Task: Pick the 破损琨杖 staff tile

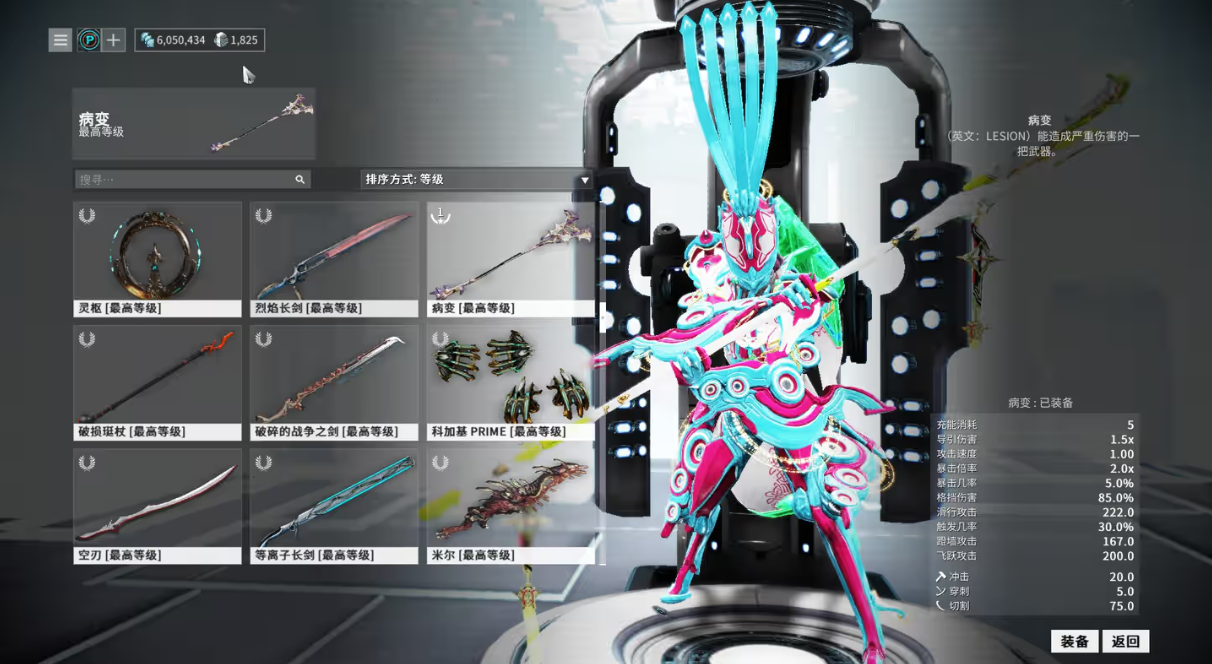Action: tap(158, 382)
